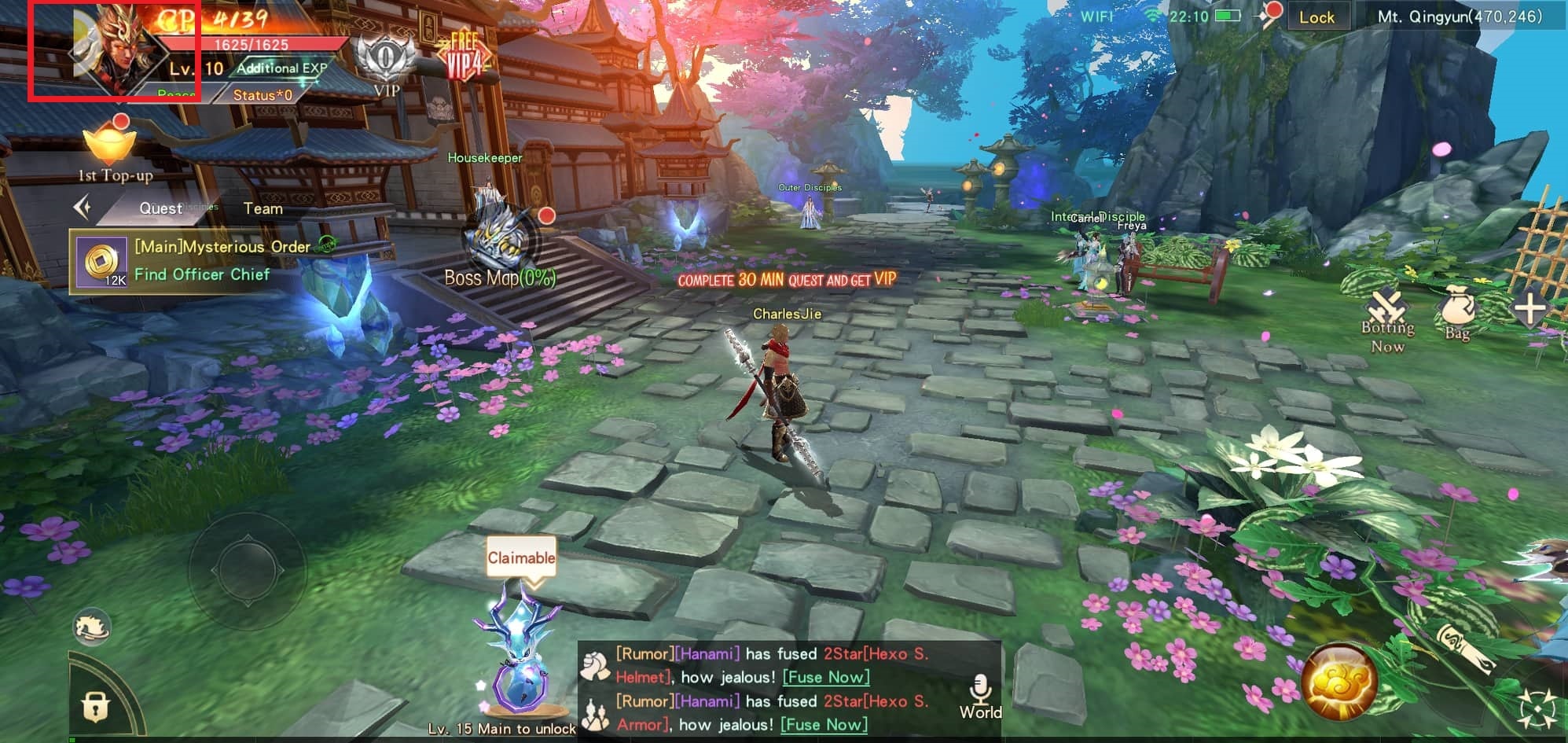Claim the Free VIP4 offer
Viewport: 1568px width, 743px height.
pos(464,57)
